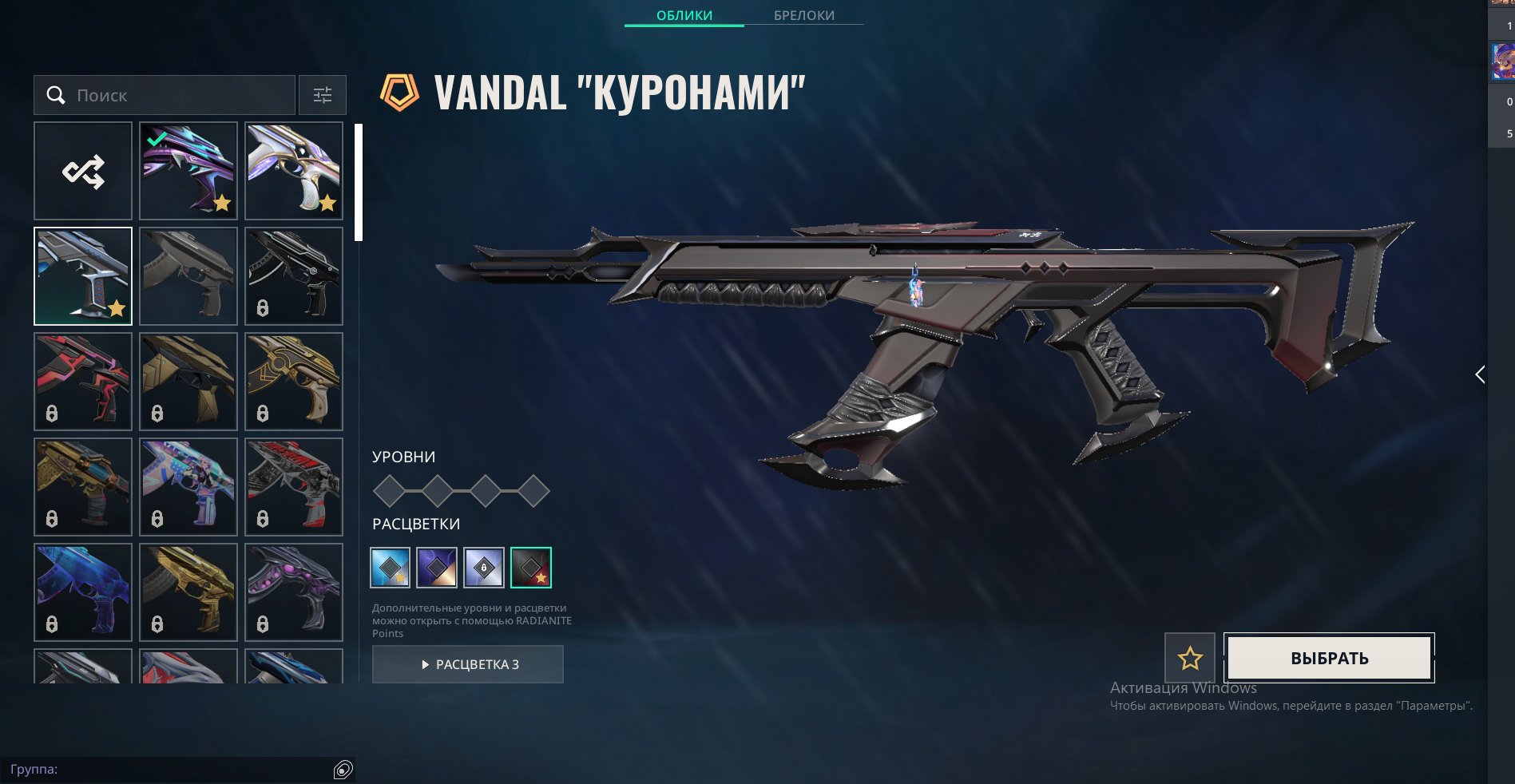This screenshot has height=784, width=1515.
Task: Toggle favorite with the star button
Action: coord(1191,657)
